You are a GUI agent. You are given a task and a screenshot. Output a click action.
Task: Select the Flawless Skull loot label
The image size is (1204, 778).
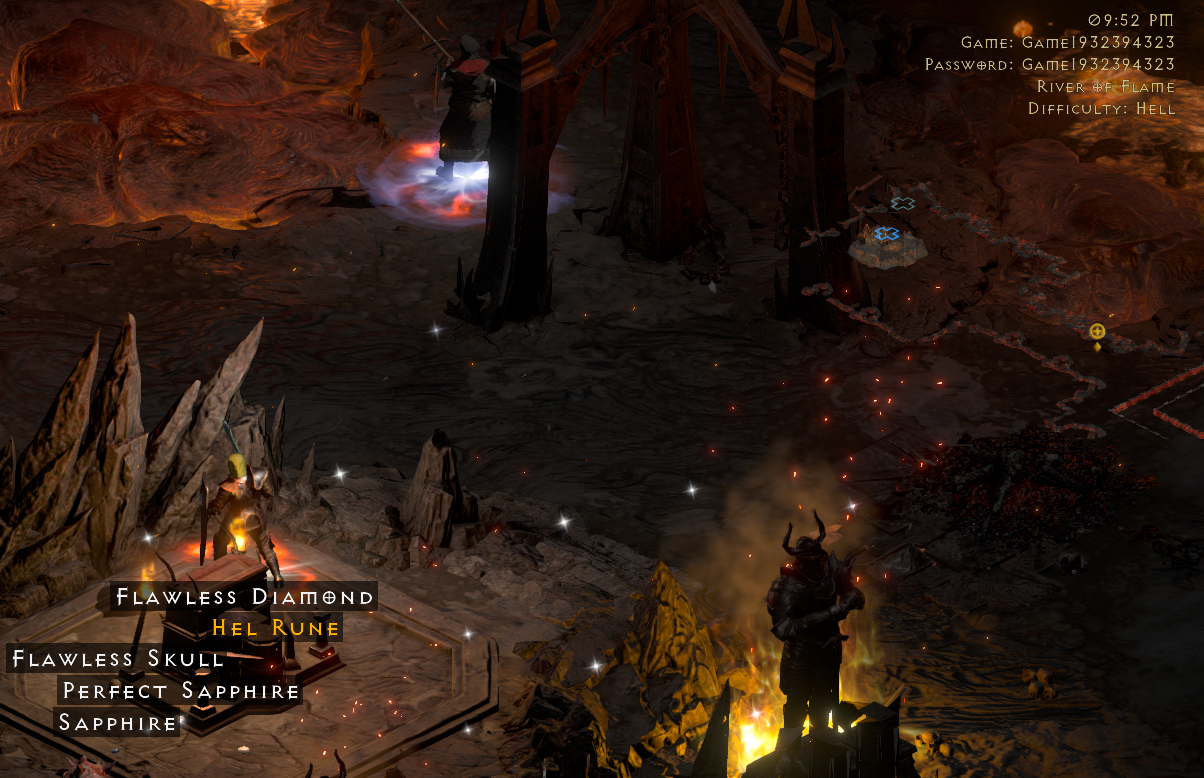(x=116, y=658)
